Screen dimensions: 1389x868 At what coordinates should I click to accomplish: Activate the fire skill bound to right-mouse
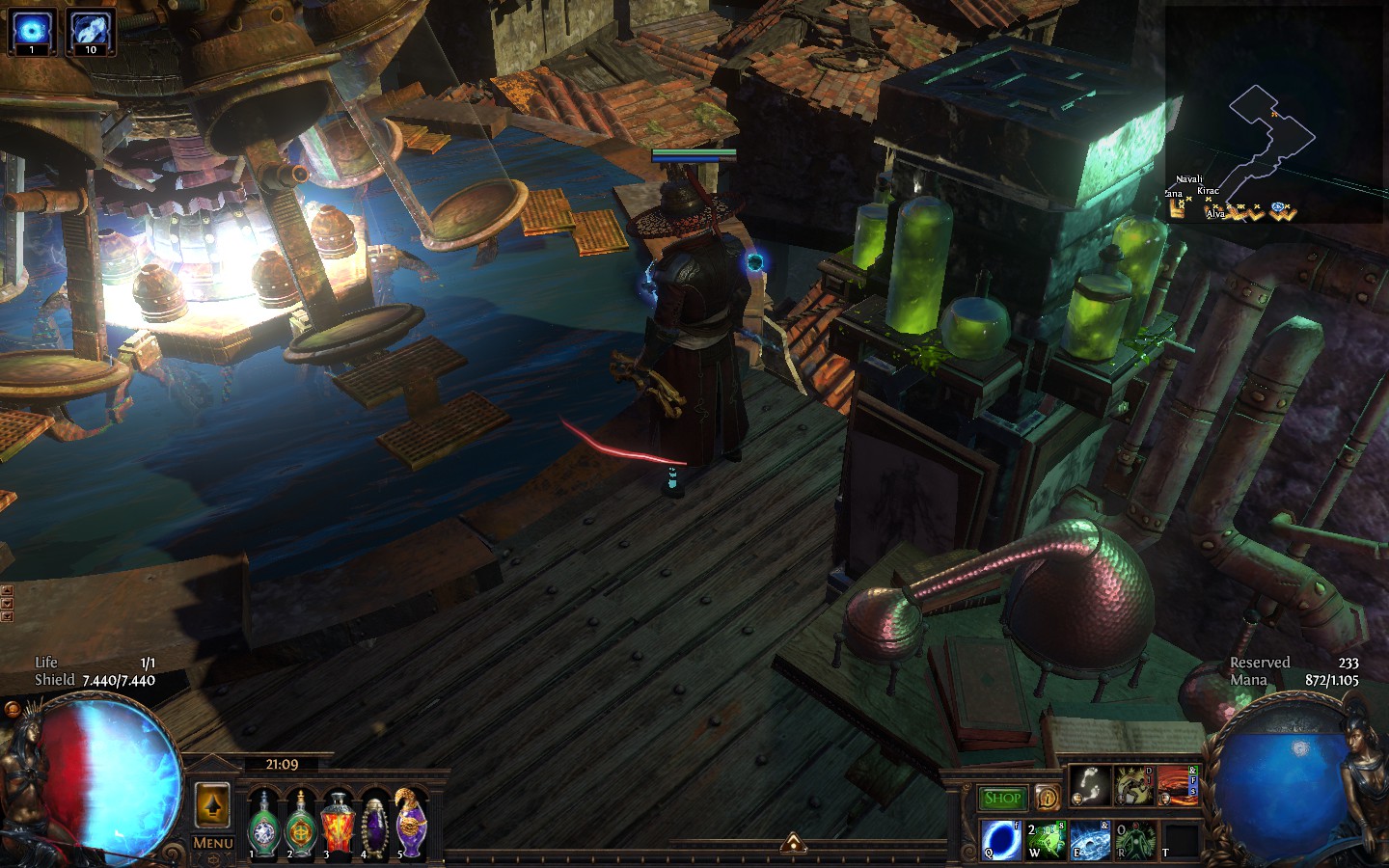point(1177,786)
